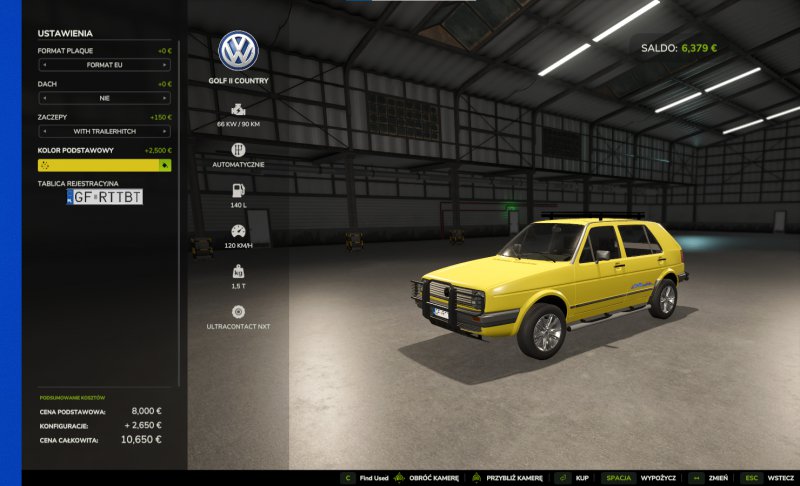Viewport: 800px width, 486px height.
Task: Switch Dach option to previous value
Action: [42, 99]
